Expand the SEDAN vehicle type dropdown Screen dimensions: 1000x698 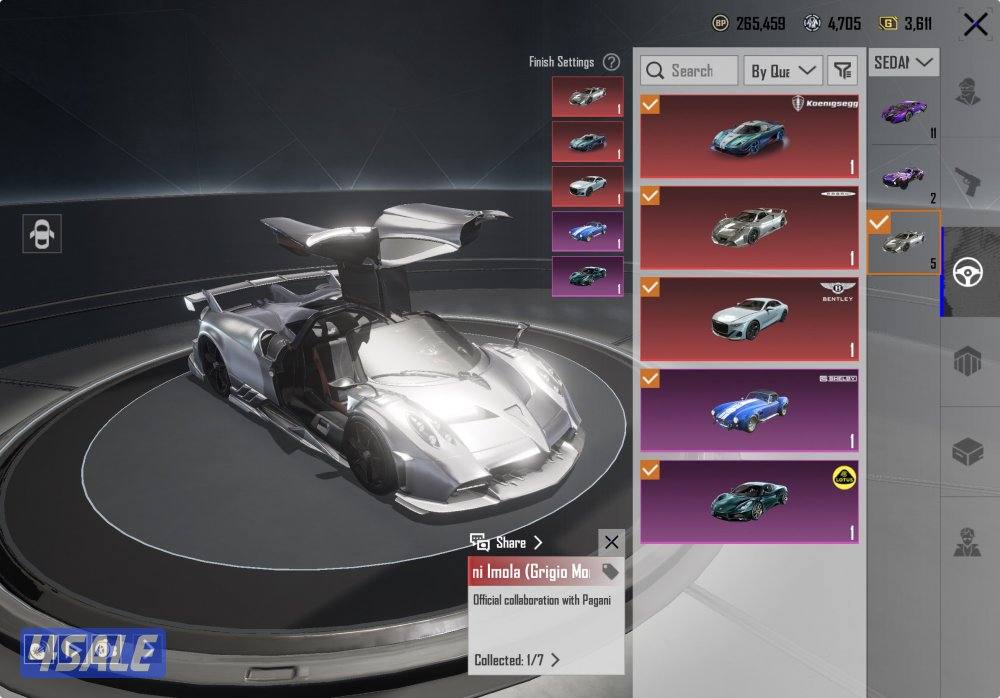click(x=904, y=62)
